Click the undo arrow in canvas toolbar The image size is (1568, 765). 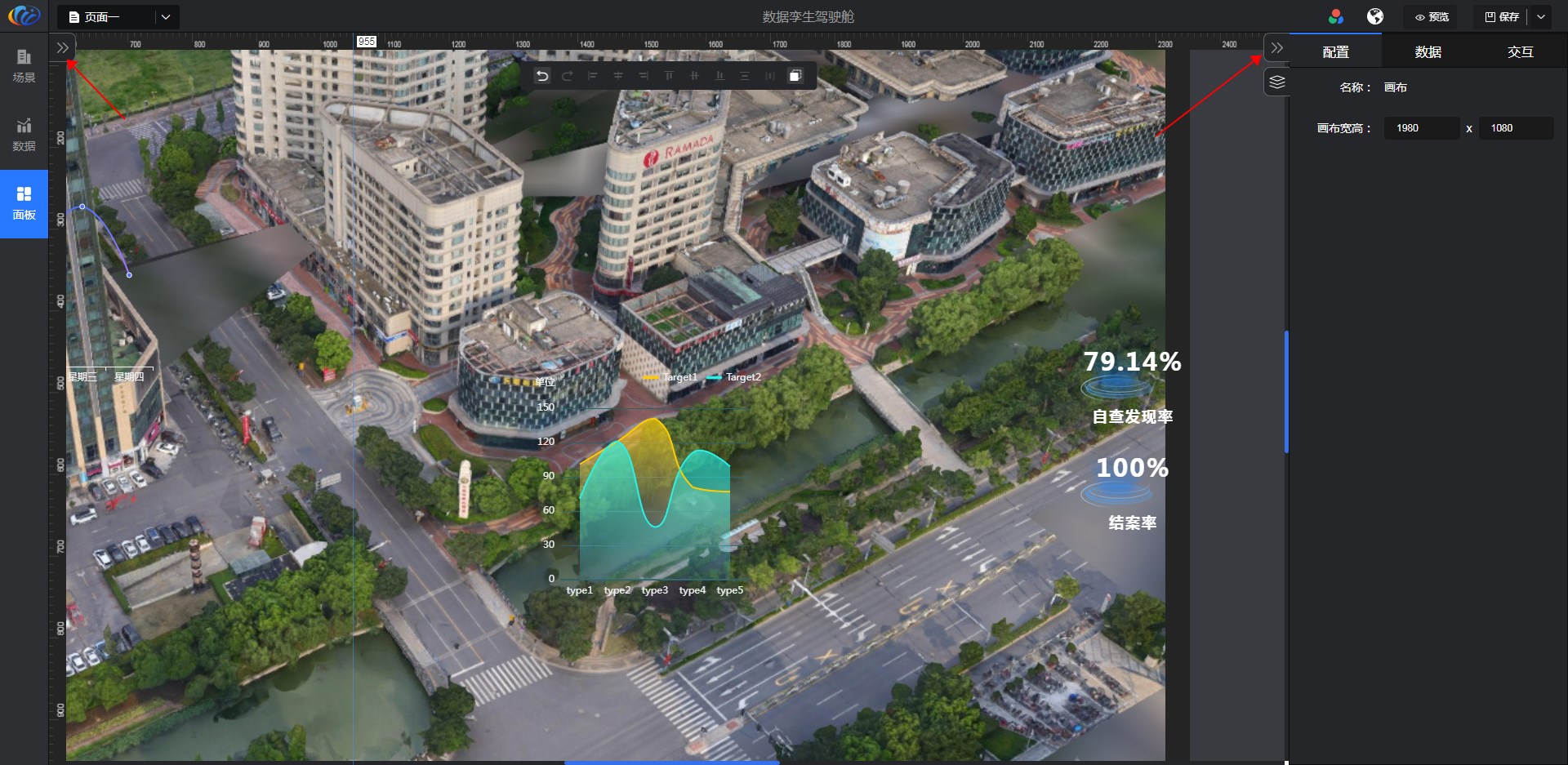542,76
